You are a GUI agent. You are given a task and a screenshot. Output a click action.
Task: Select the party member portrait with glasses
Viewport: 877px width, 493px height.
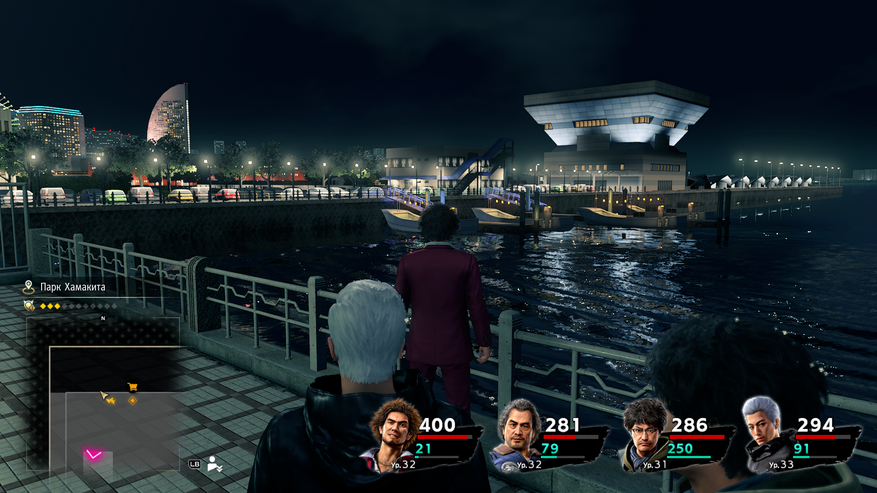[646, 432]
